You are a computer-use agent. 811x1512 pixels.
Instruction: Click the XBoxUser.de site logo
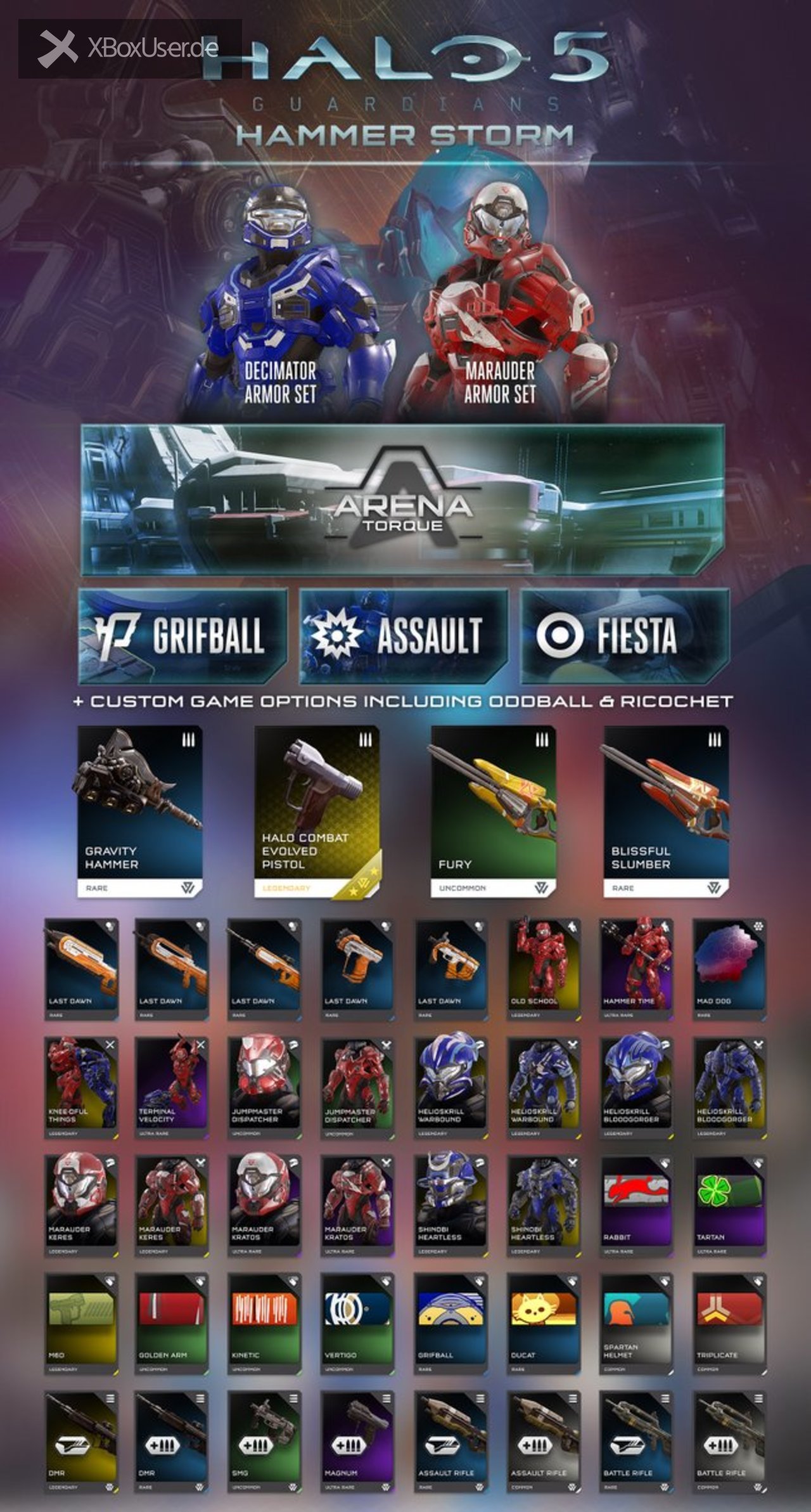[x=130, y=49]
